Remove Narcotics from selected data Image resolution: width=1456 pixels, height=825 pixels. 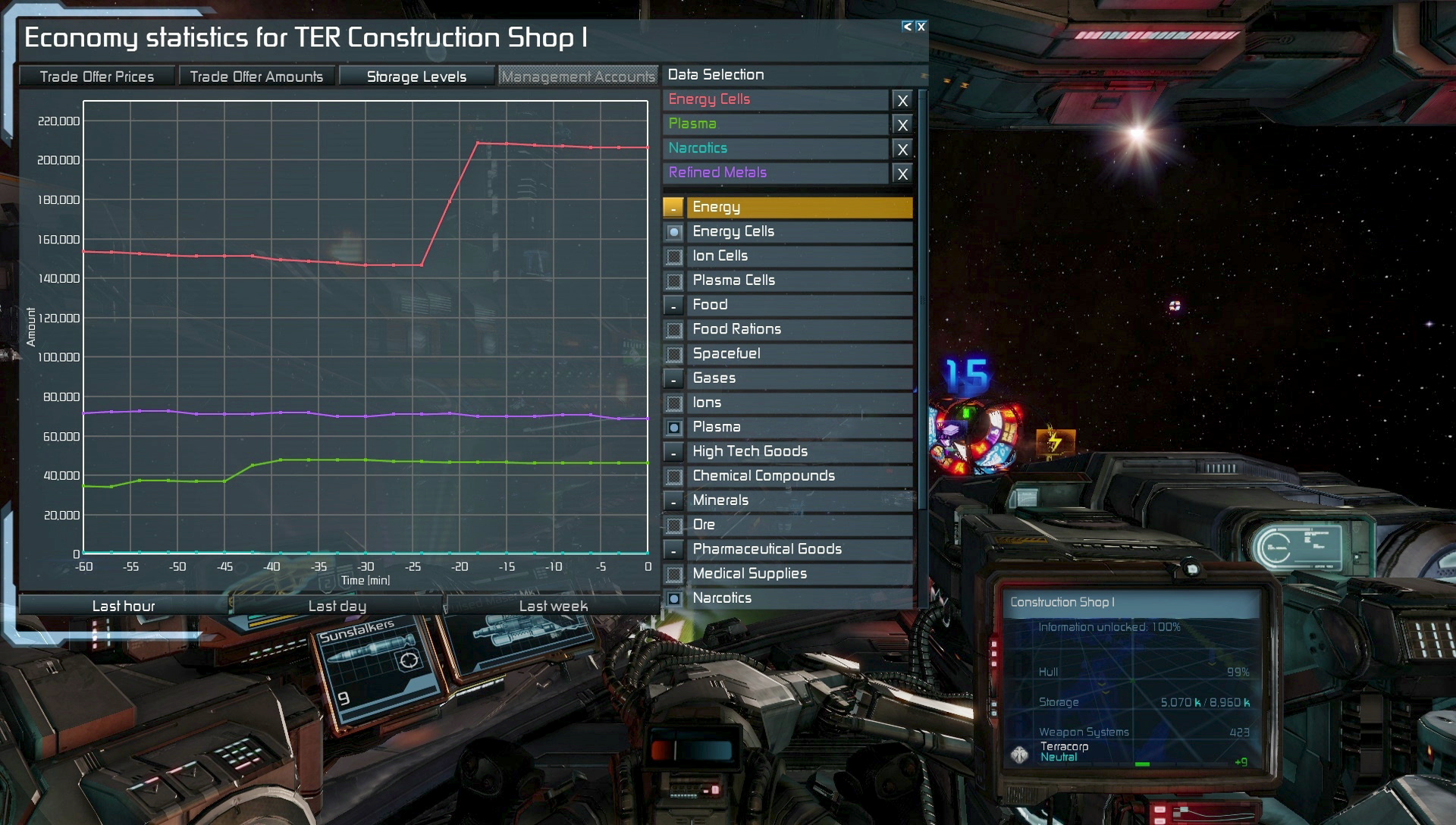pos(902,149)
